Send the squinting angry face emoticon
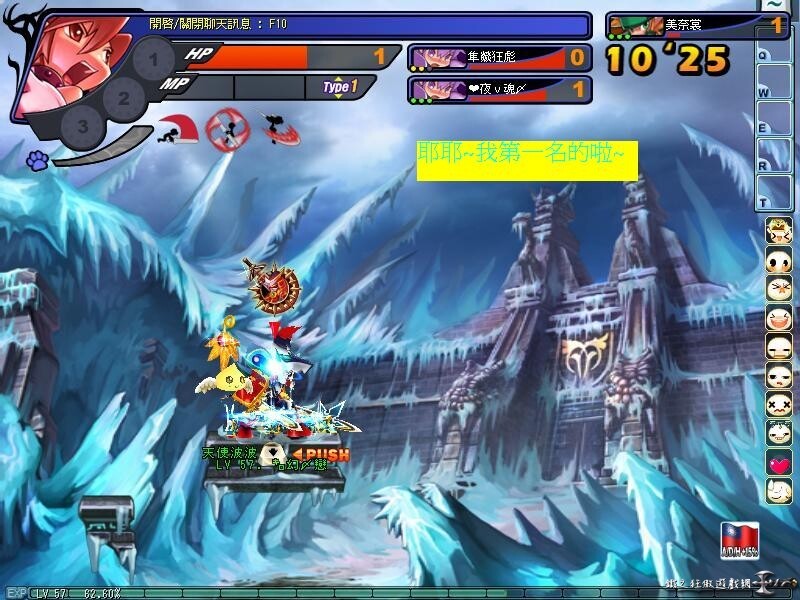800x600 pixels. click(777, 290)
